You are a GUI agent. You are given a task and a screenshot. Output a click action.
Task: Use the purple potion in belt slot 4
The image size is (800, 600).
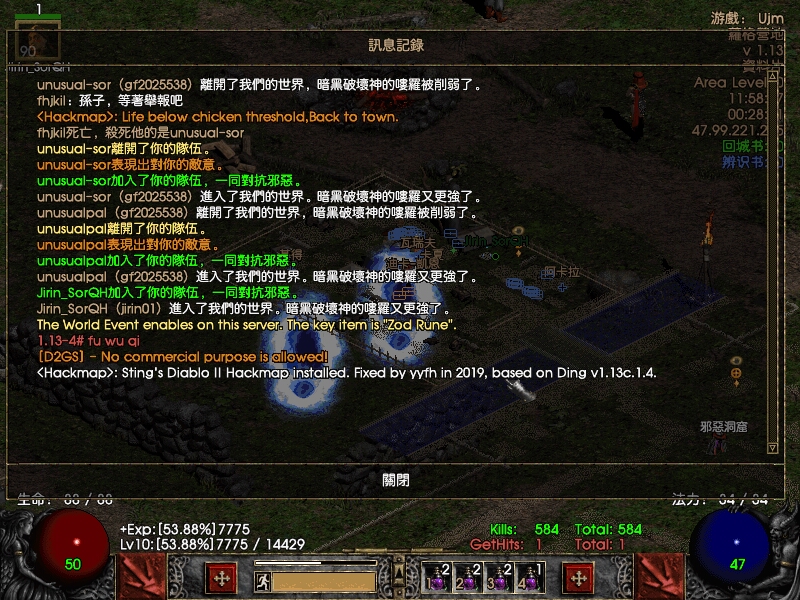[x=528, y=578]
